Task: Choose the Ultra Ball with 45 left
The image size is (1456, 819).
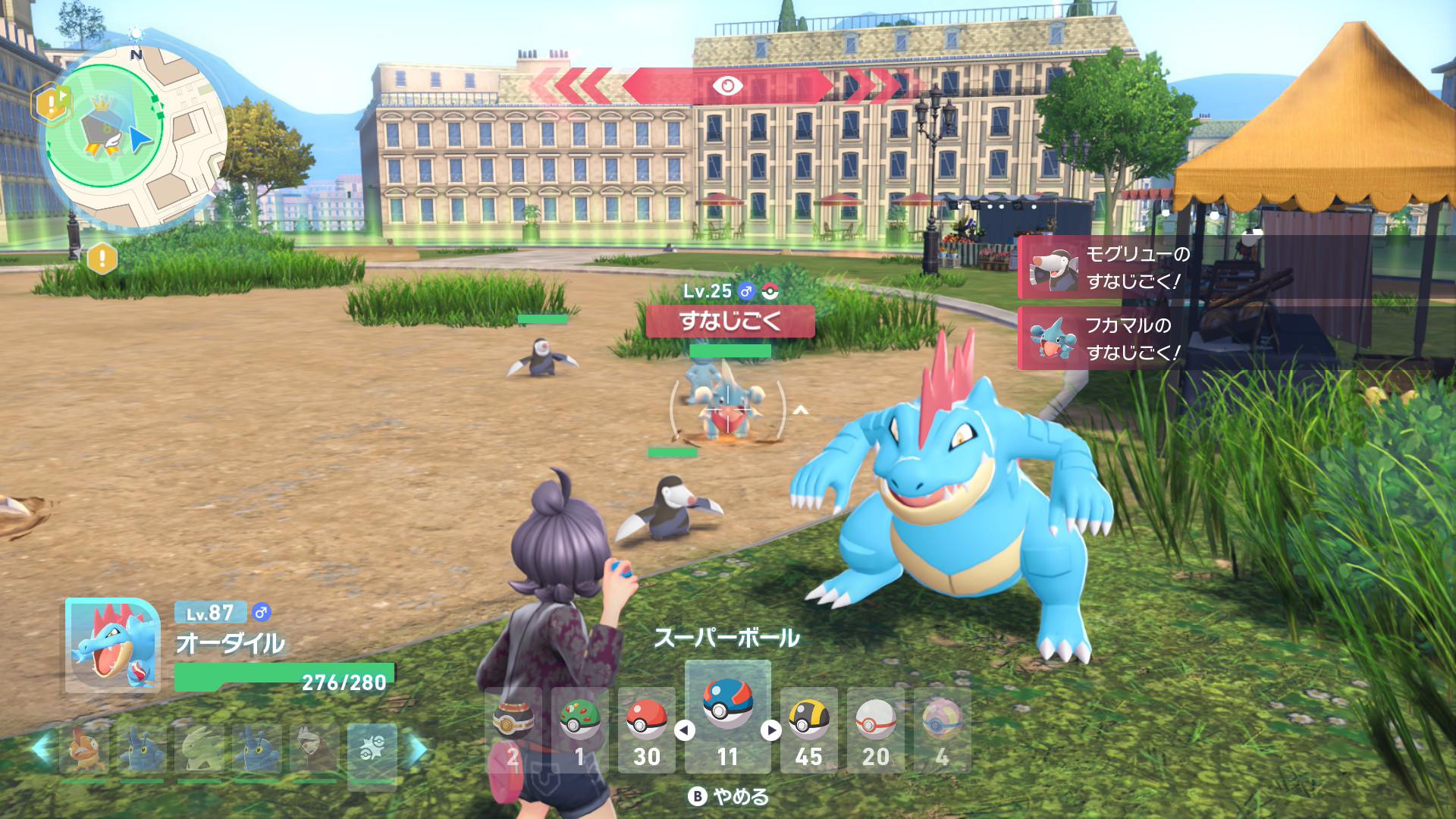Action: click(808, 730)
